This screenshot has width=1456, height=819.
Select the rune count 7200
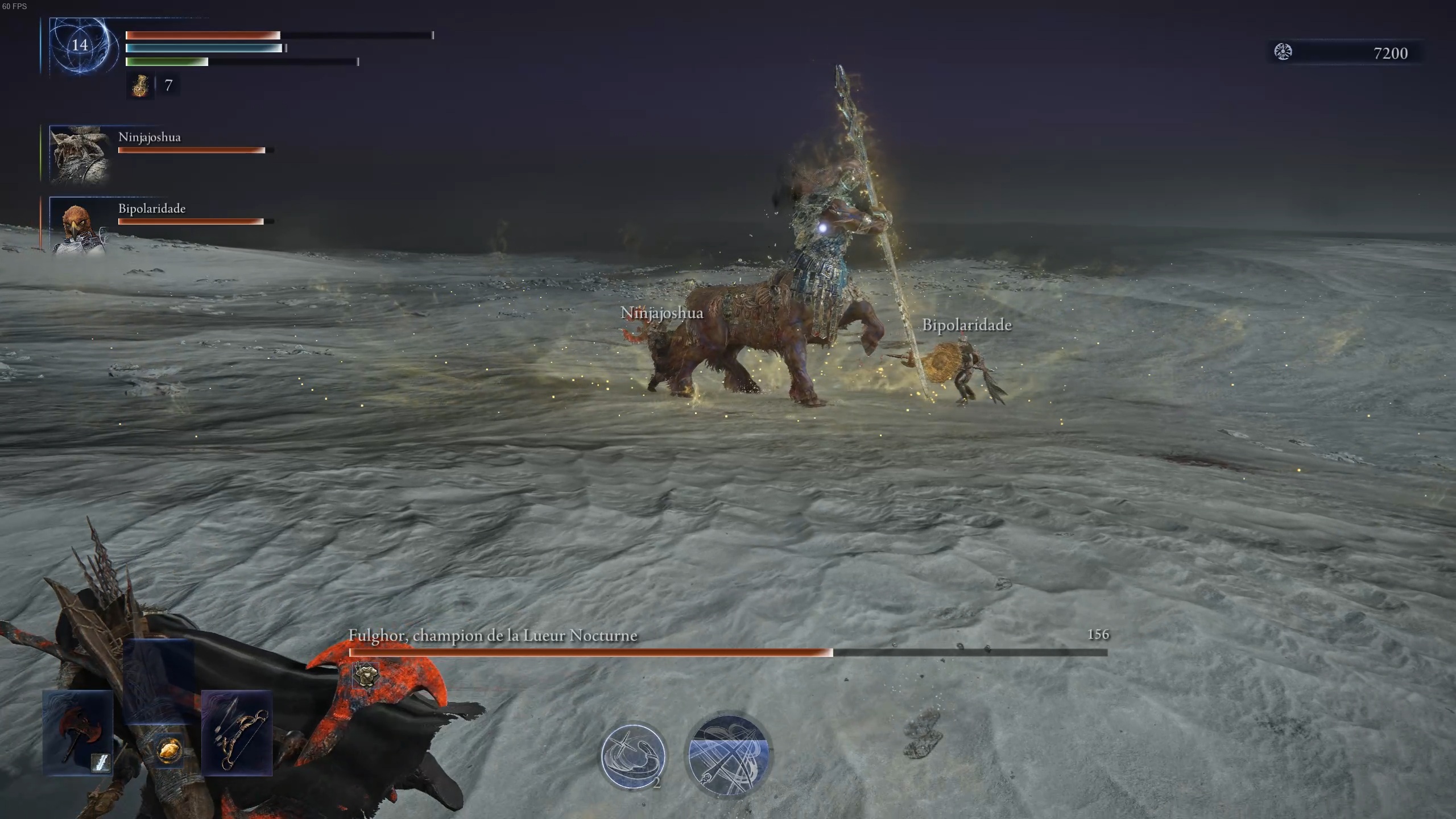click(1389, 54)
